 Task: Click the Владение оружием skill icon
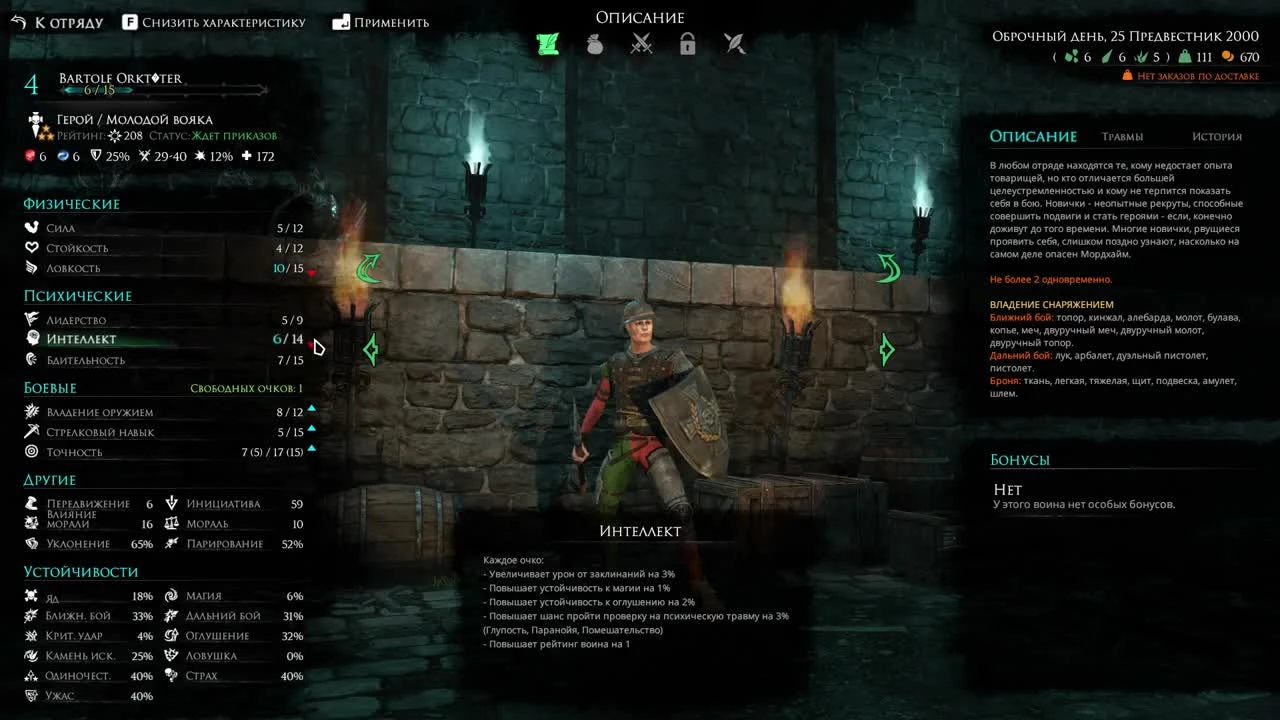31,411
